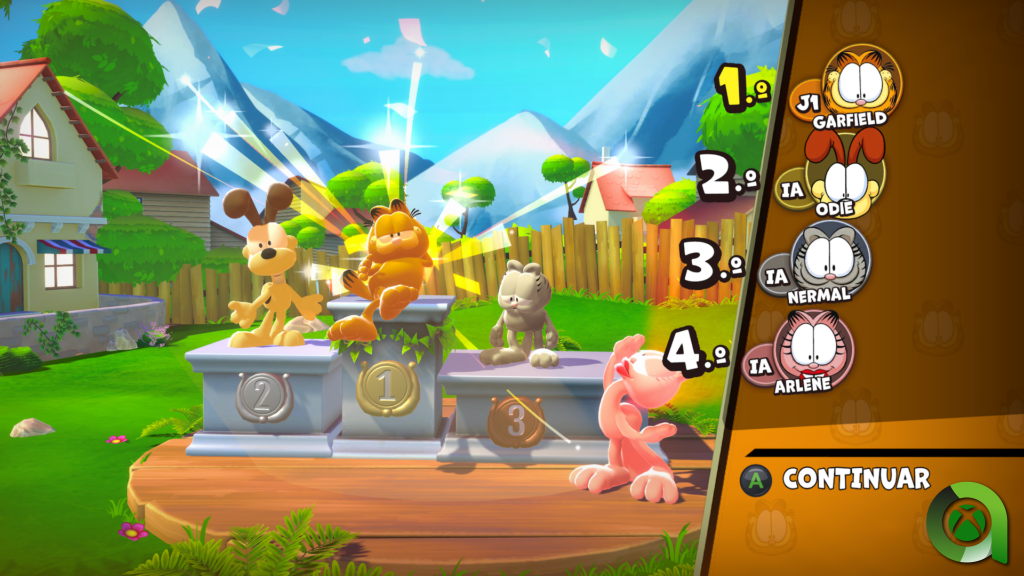Select Nermal's third place portrait
1024x576 pixels.
830,260
